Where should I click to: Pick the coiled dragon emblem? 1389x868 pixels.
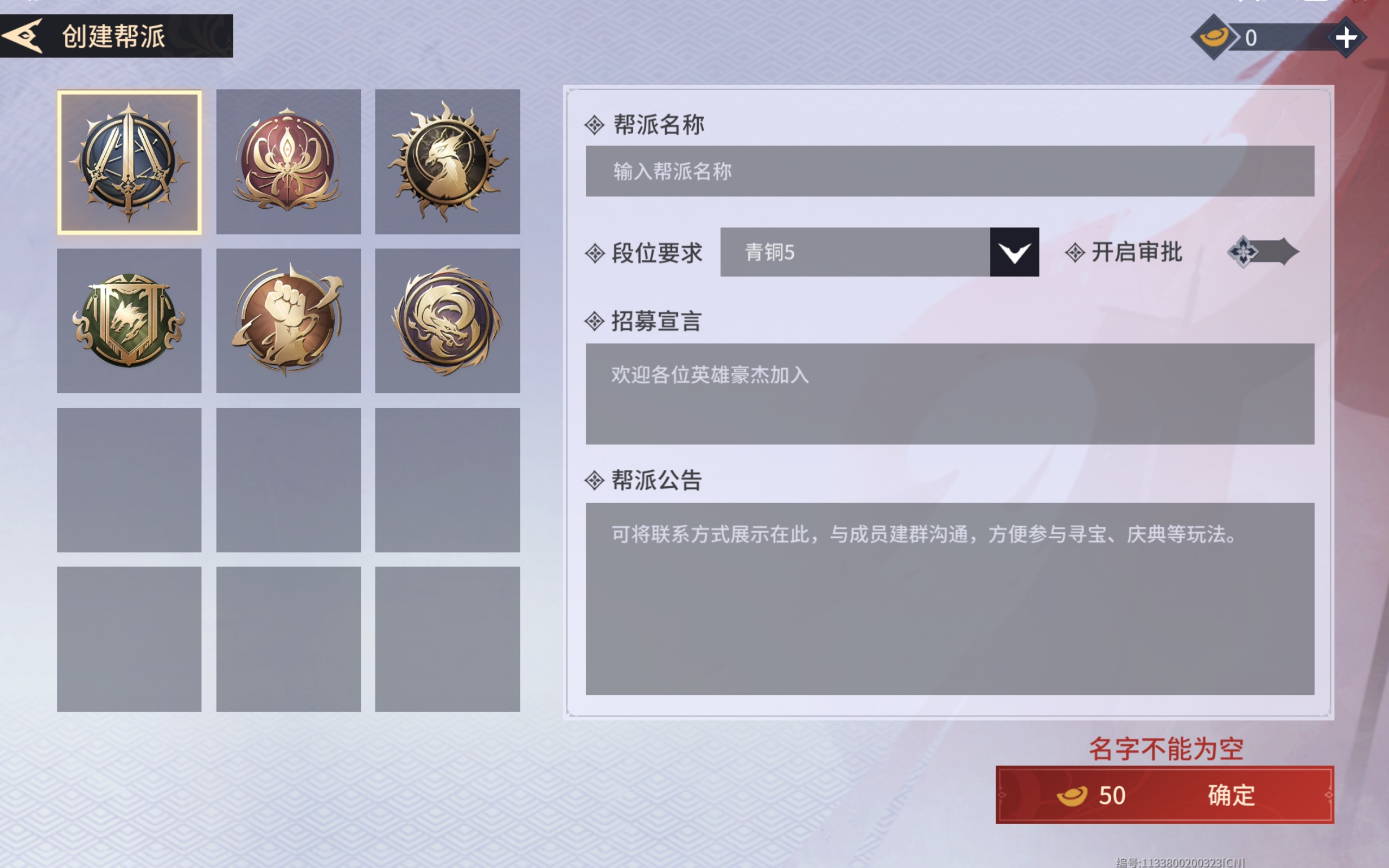447,320
